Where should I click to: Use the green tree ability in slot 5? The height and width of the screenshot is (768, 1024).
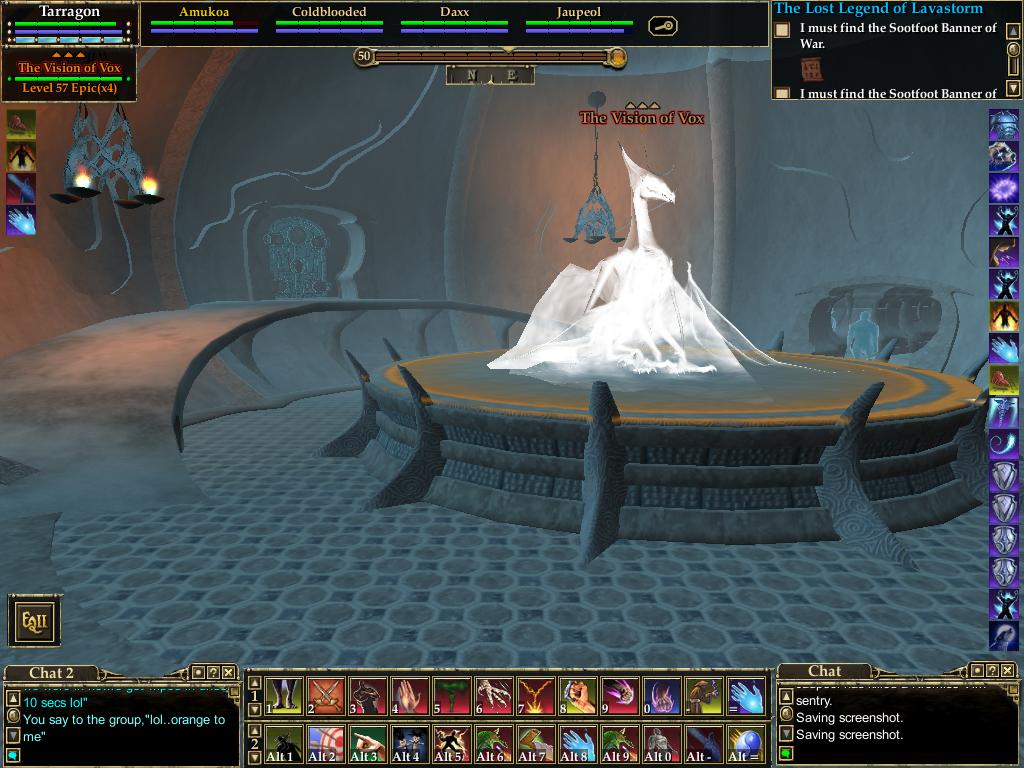[x=452, y=696]
